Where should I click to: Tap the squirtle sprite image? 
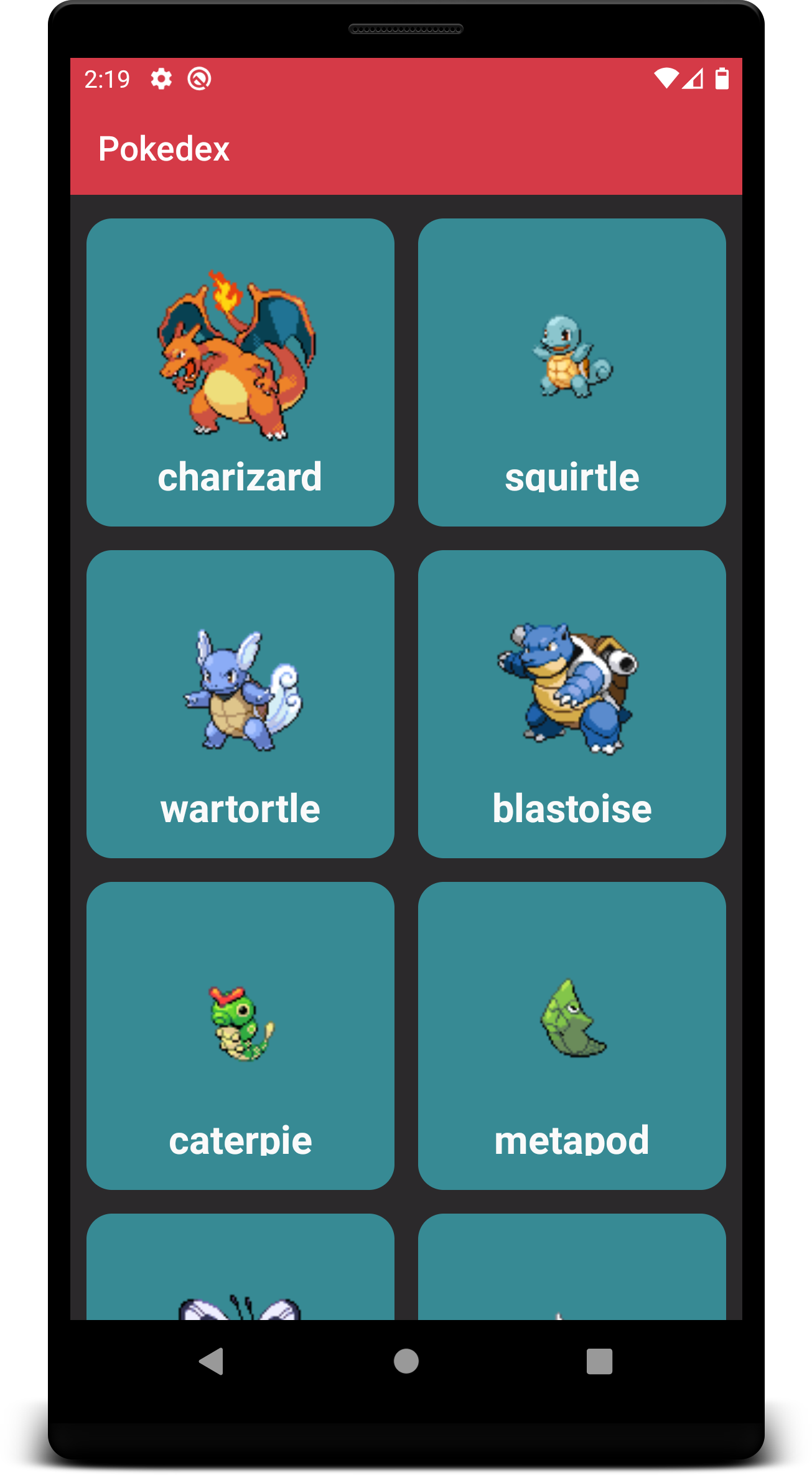click(x=571, y=358)
